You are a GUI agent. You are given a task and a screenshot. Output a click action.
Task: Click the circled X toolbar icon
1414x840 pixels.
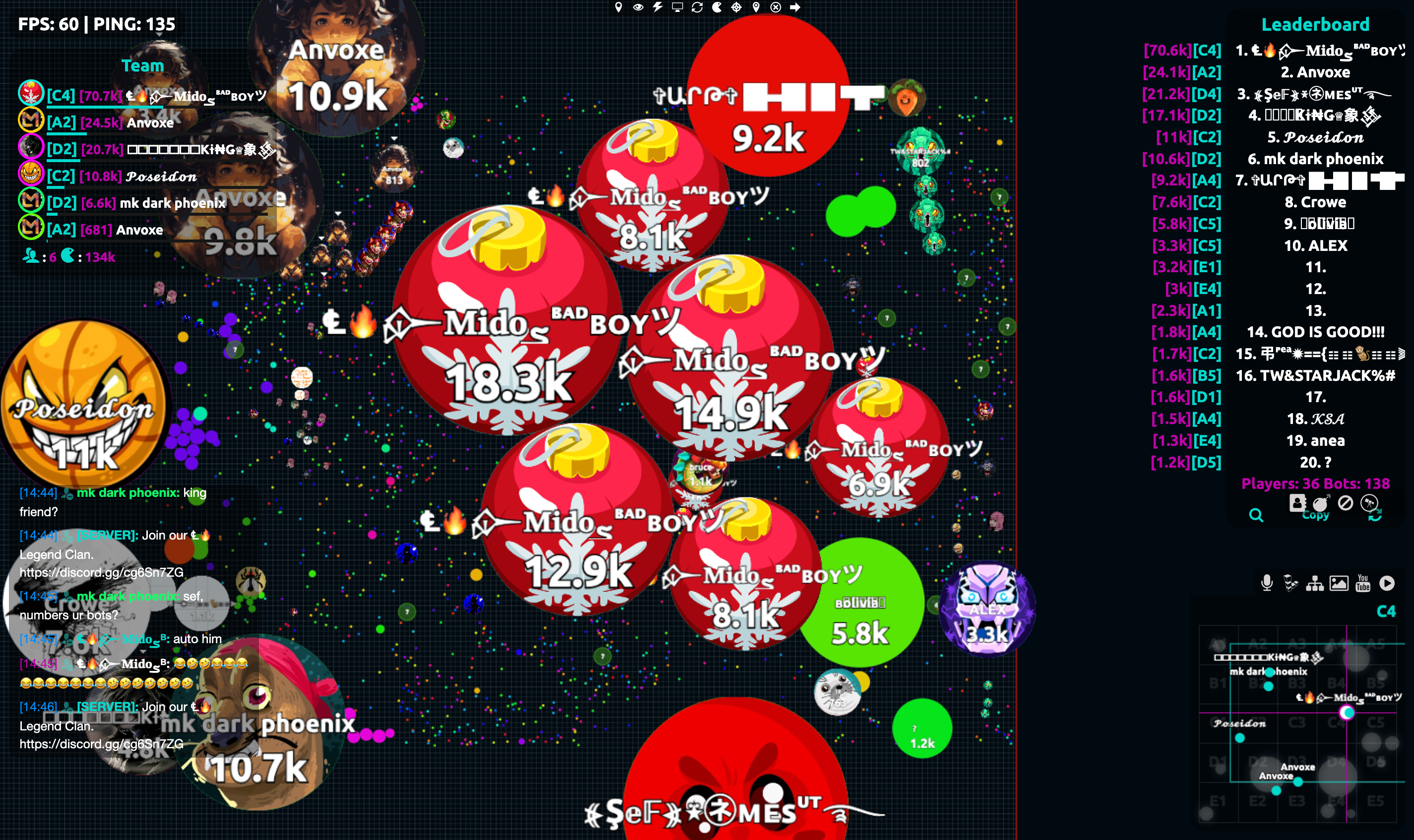point(776,7)
